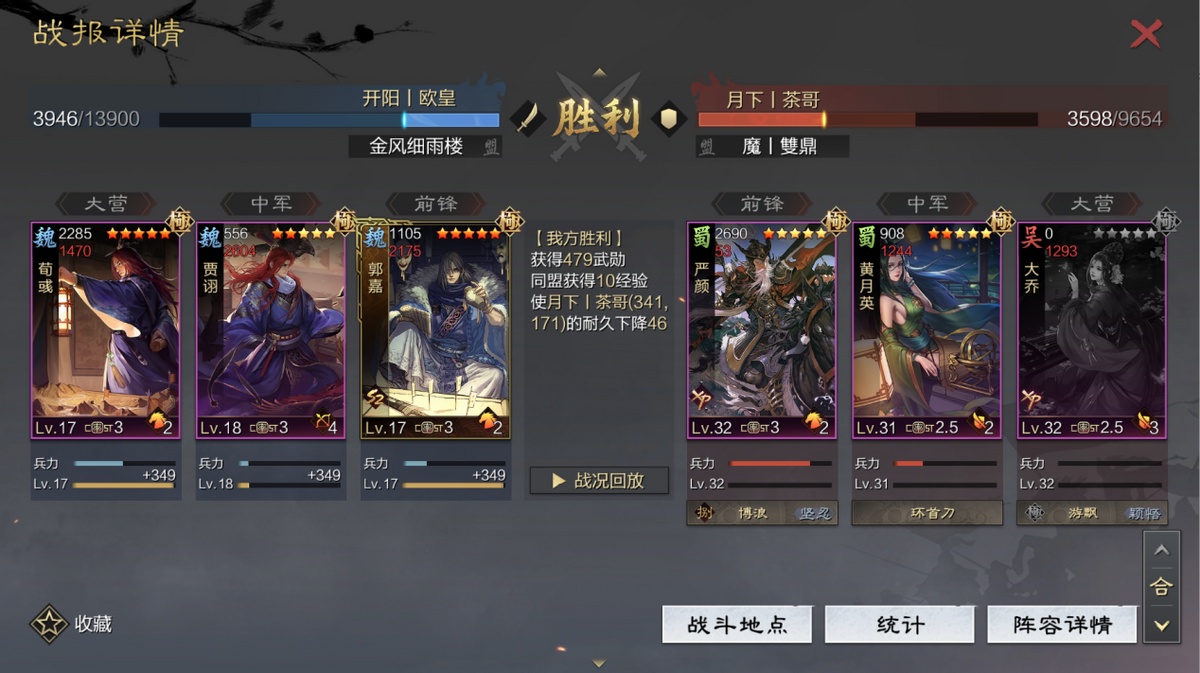Close the battle report details
Image resolution: width=1200 pixels, height=673 pixels.
pyautogui.click(x=1145, y=34)
